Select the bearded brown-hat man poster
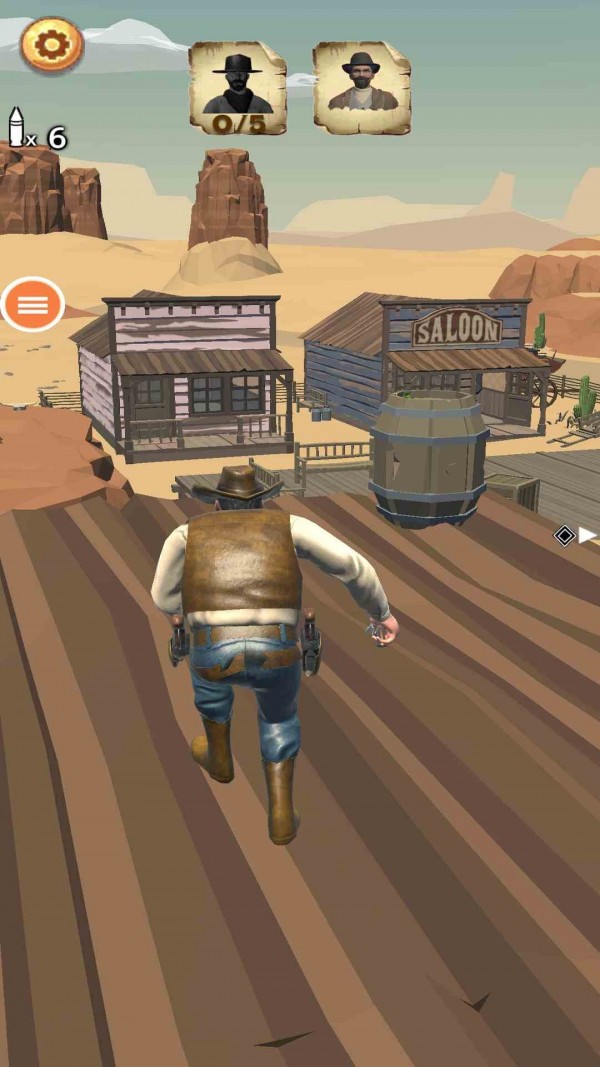Screen dimensions: 600x1067 click(361, 88)
